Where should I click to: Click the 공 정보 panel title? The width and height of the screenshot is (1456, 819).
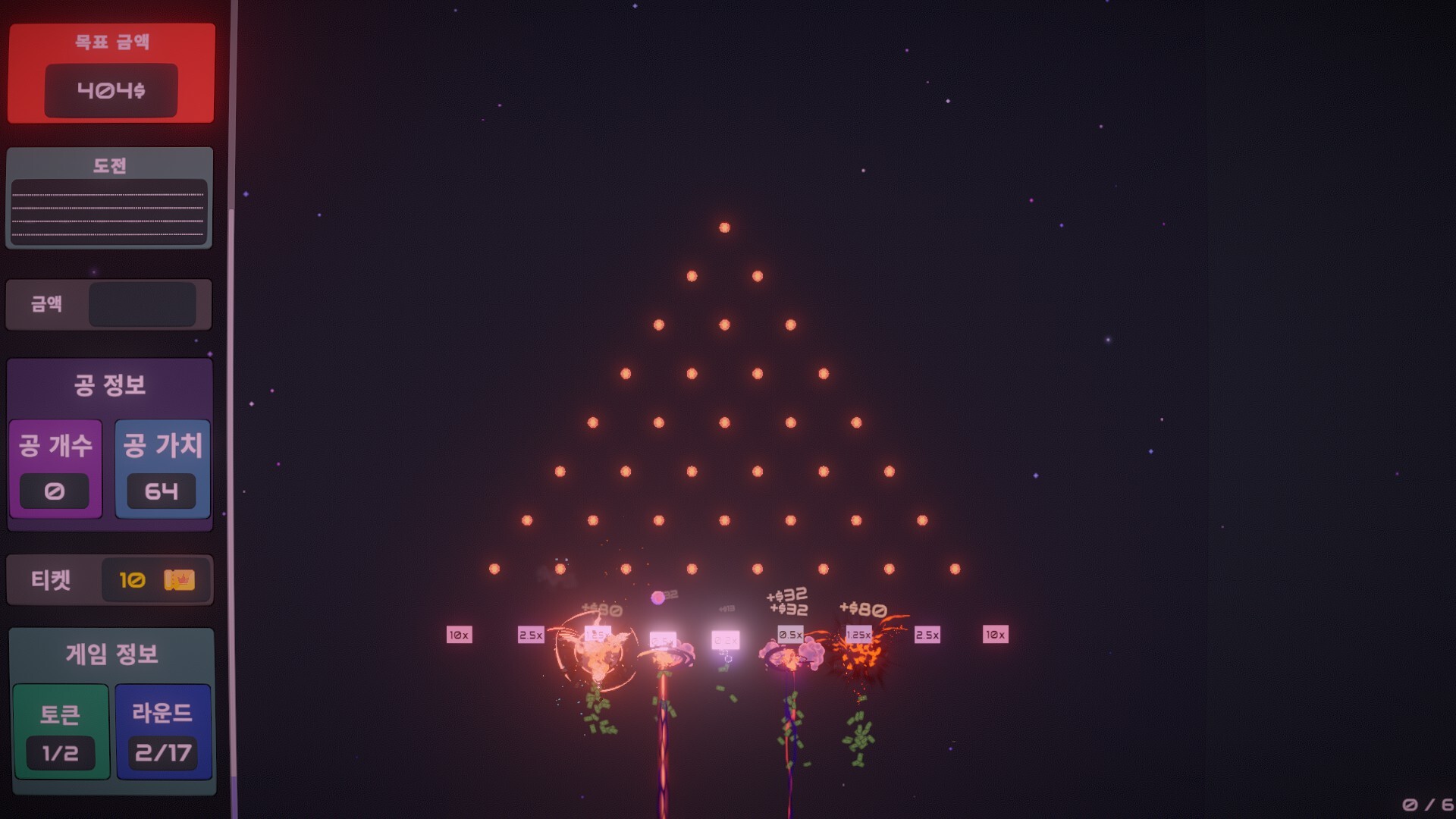tap(109, 384)
